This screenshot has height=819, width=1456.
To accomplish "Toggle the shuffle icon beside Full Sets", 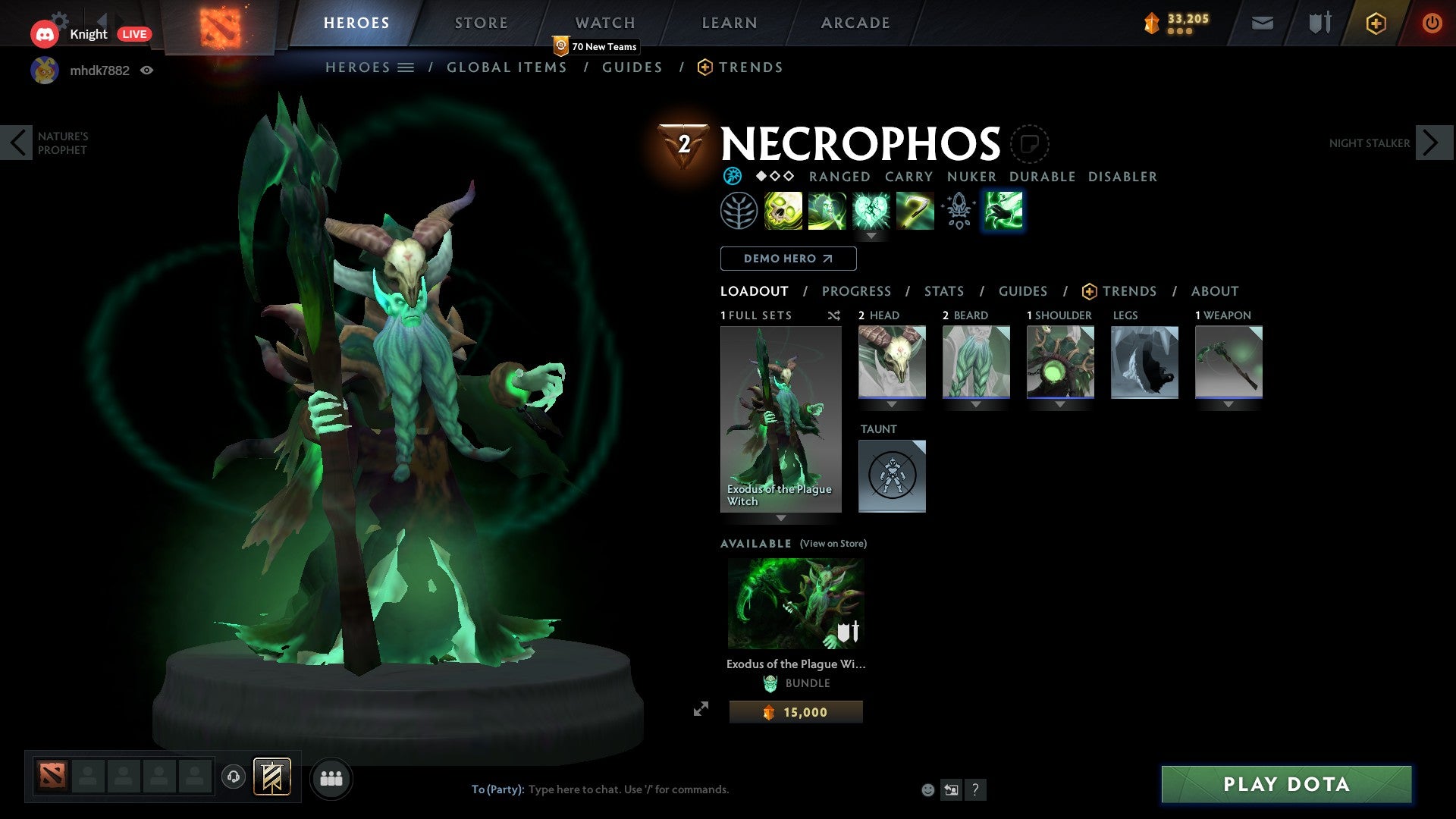I will (x=833, y=315).
